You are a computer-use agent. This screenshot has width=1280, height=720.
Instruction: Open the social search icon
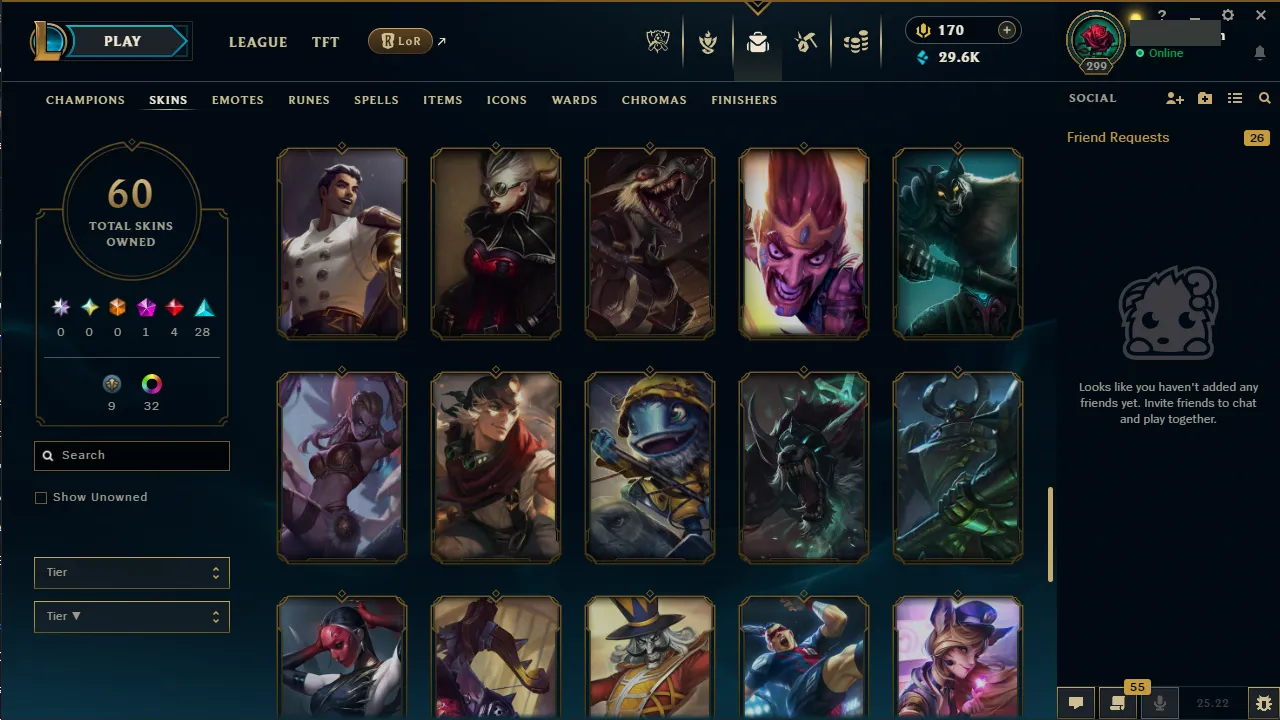tap(1264, 98)
